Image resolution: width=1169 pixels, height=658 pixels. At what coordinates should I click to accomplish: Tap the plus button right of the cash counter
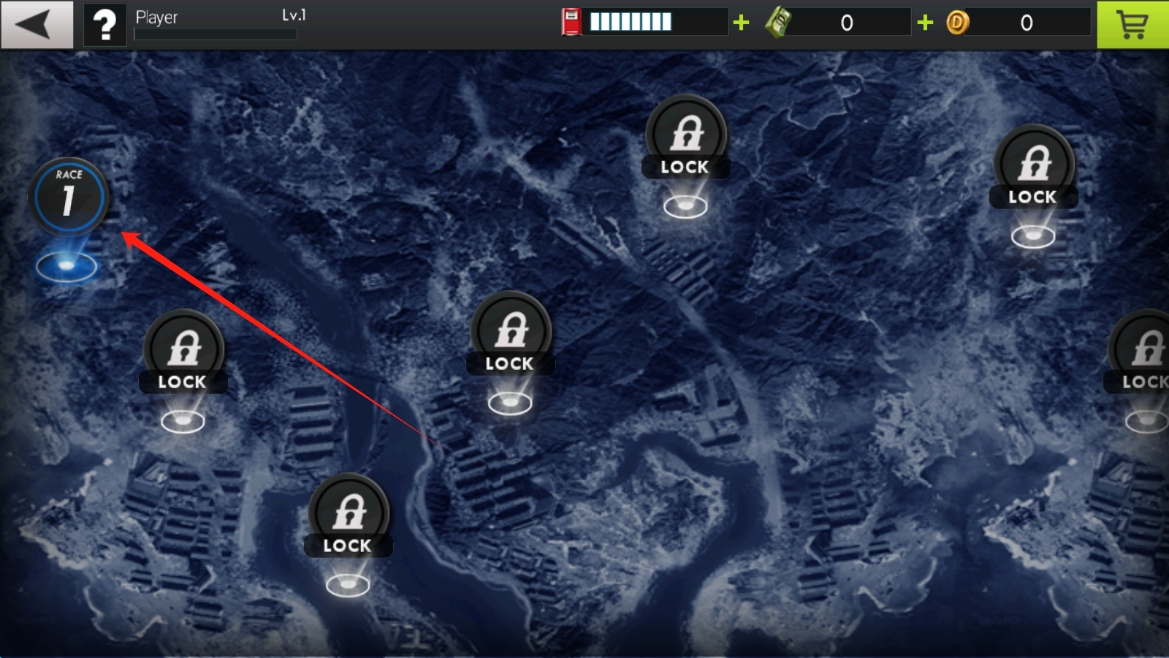coord(925,22)
